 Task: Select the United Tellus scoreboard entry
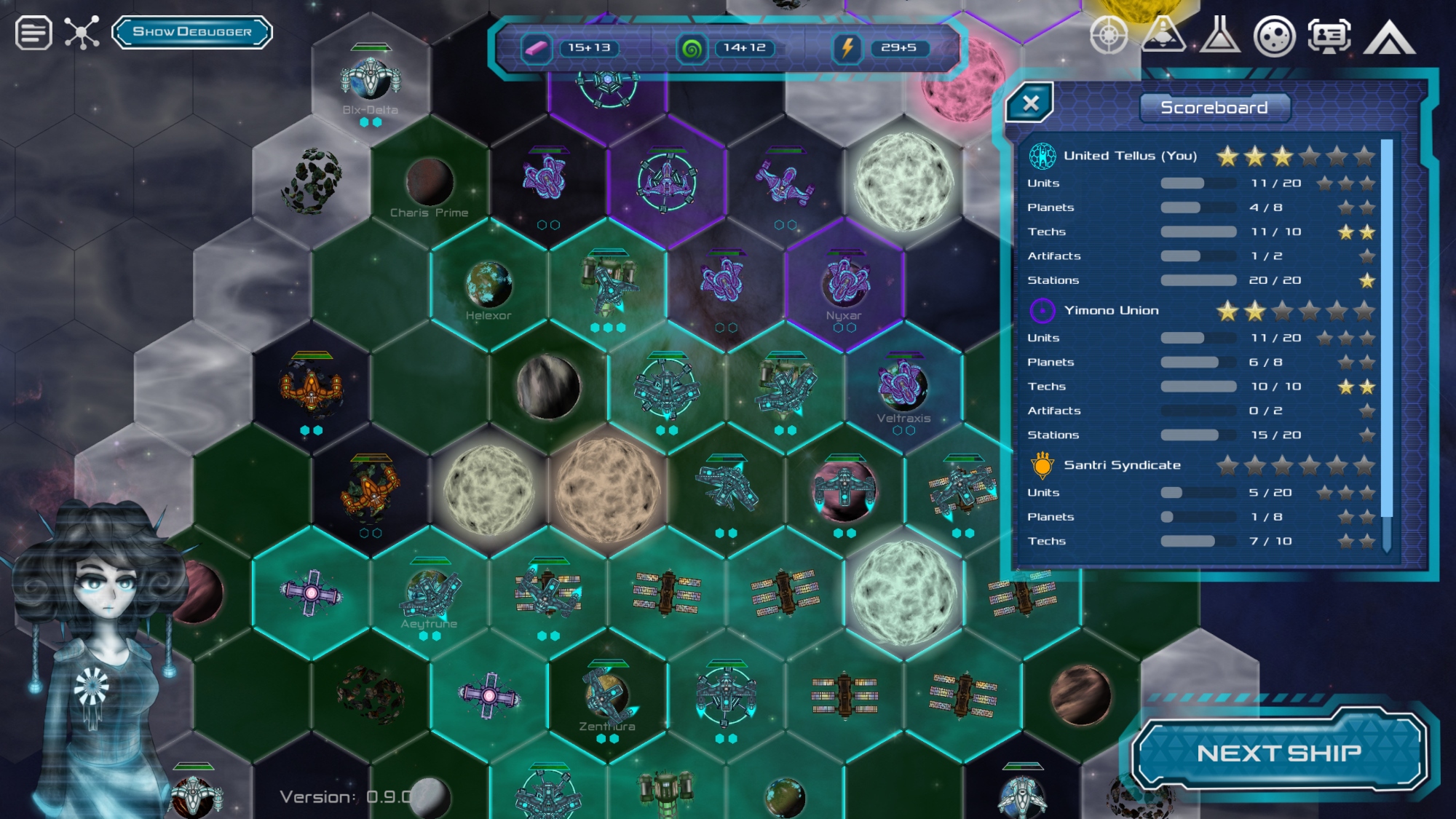(1130, 156)
